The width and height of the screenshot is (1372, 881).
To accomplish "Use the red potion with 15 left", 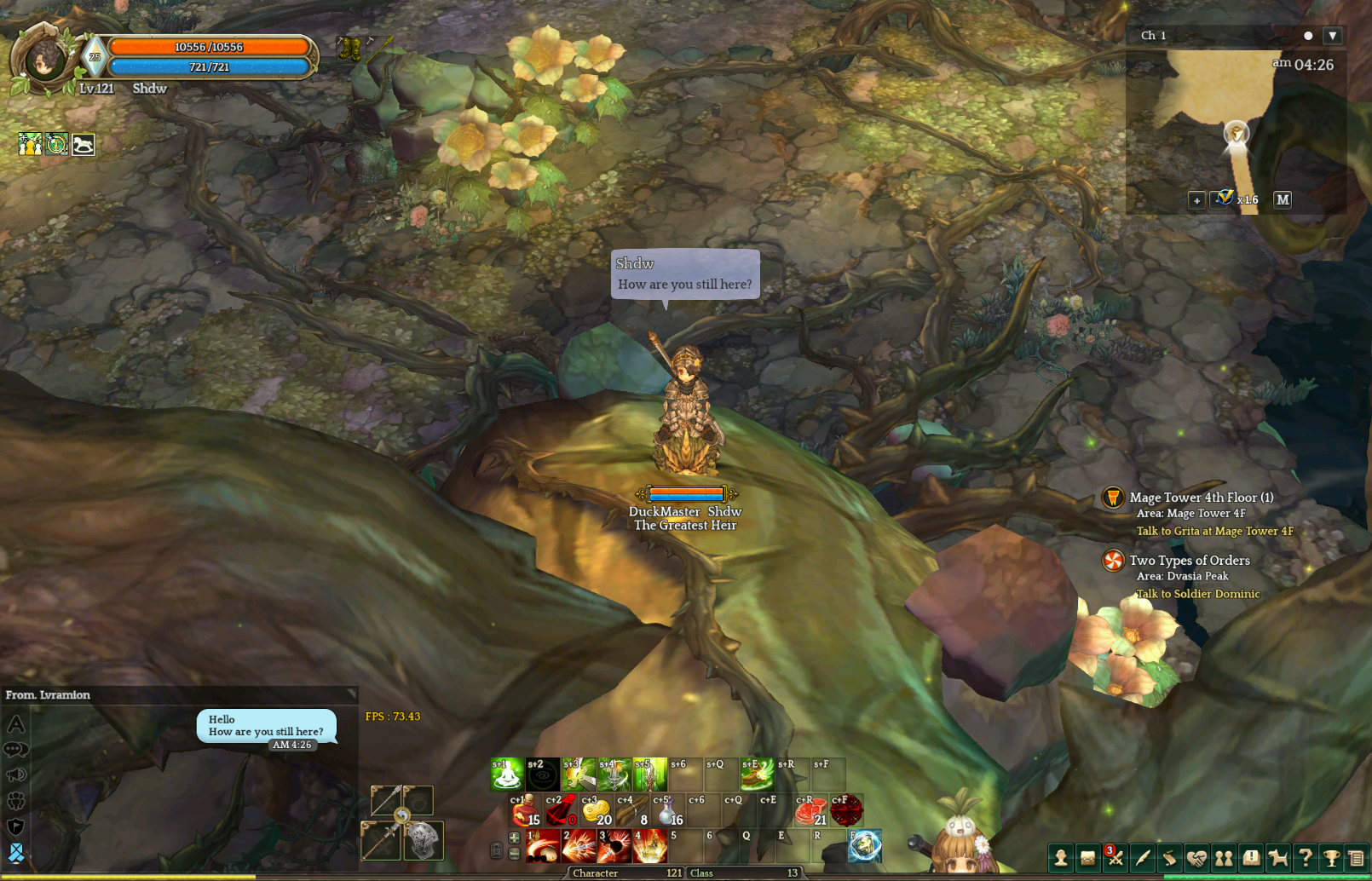I will pyautogui.click(x=526, y=810).
